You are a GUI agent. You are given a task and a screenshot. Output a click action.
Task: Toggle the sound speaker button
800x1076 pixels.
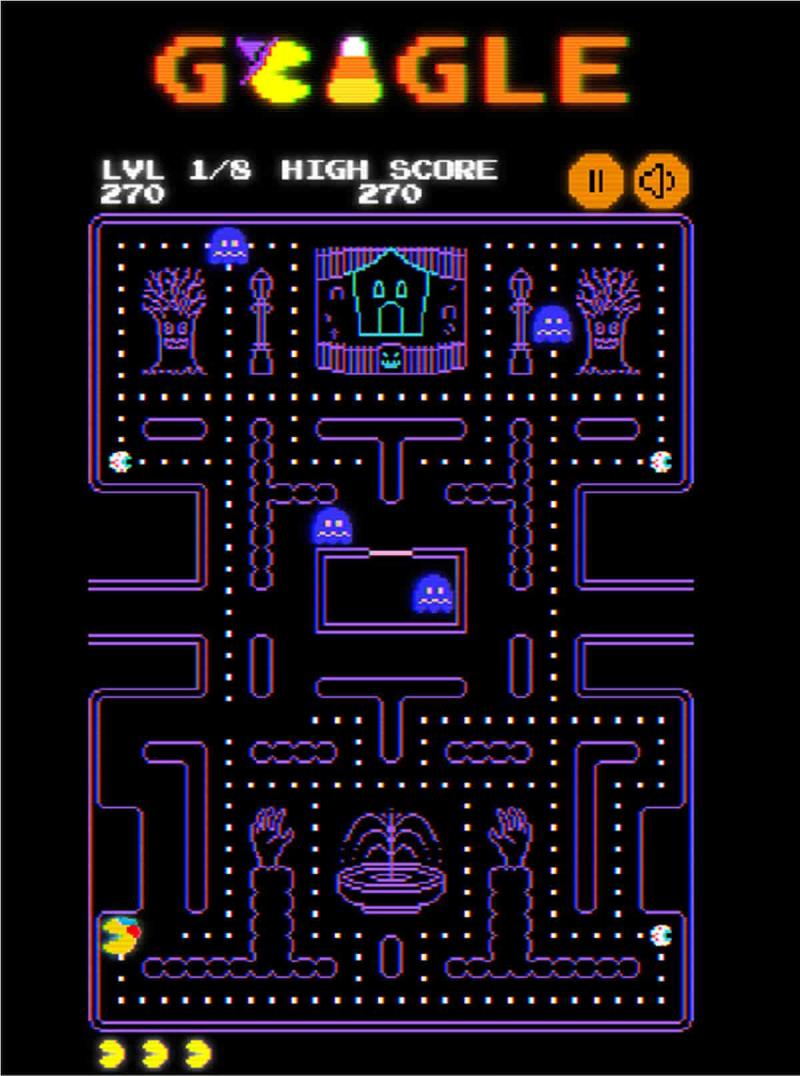click(x=661, y=182)
